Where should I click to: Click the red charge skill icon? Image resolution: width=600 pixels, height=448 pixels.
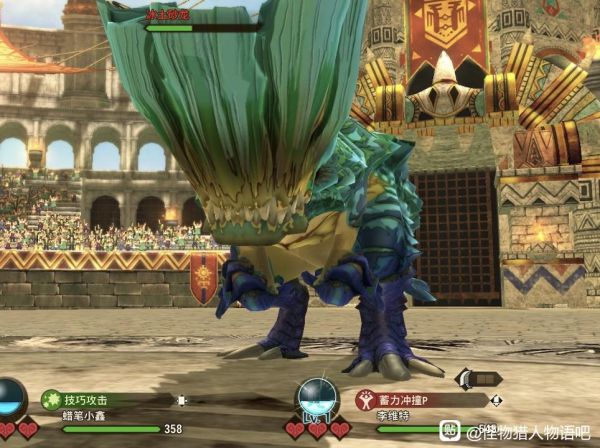click(365, 399)
